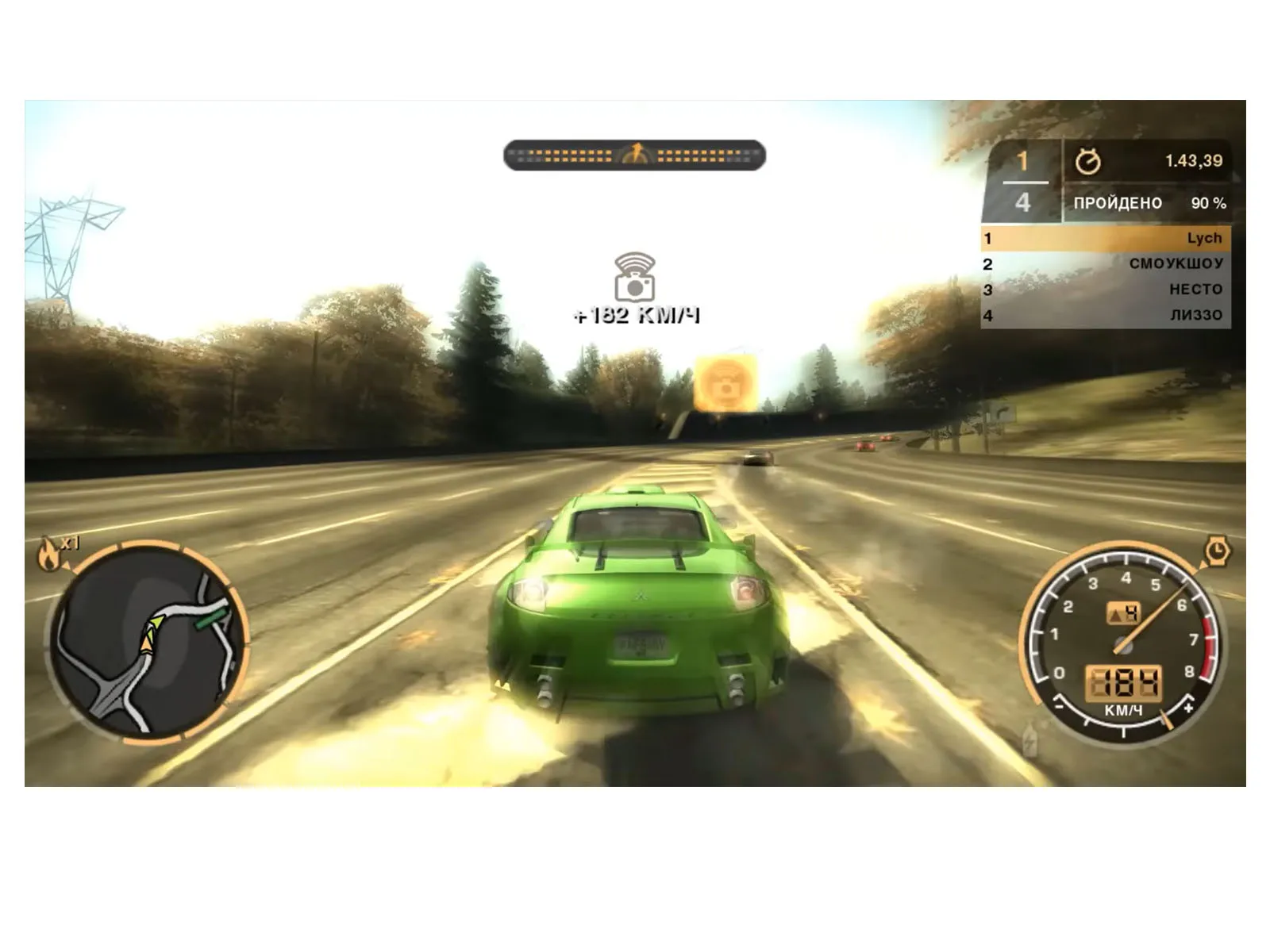Select НЕСТО in the racer list
The height and width of the screenshot is (952, 1270).
1106,290
